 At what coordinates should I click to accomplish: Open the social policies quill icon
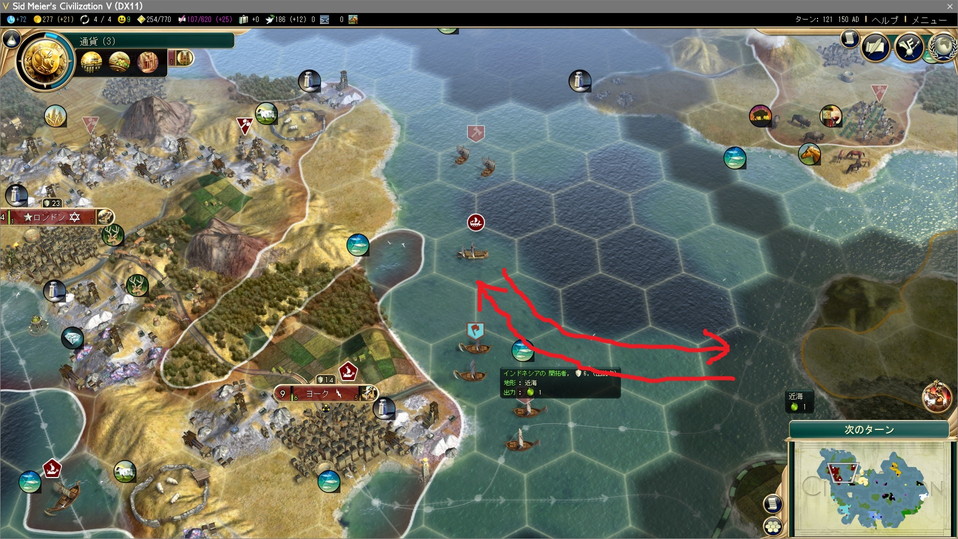(876, 46)
